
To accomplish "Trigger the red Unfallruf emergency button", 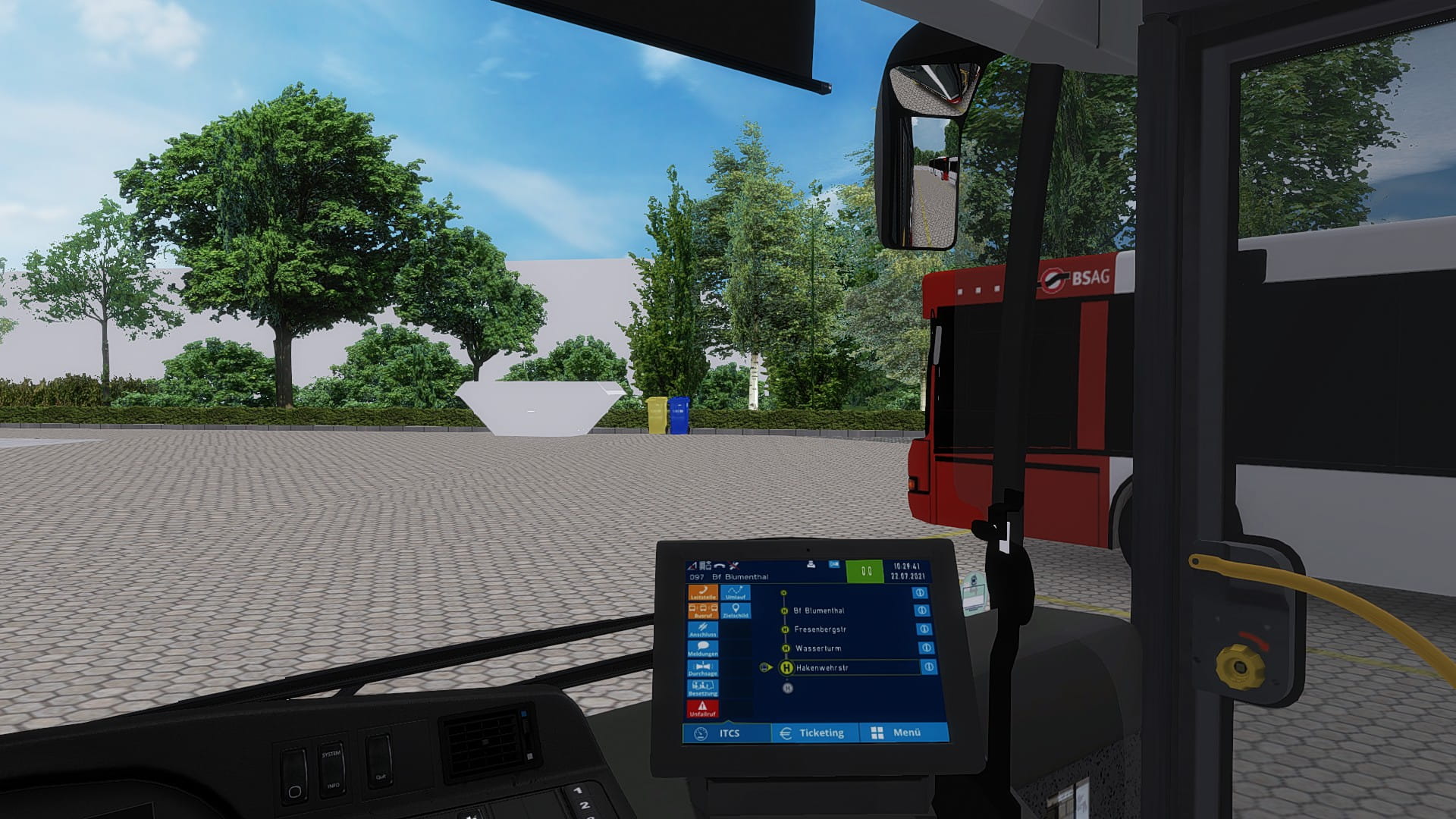I will click(702, 709).
